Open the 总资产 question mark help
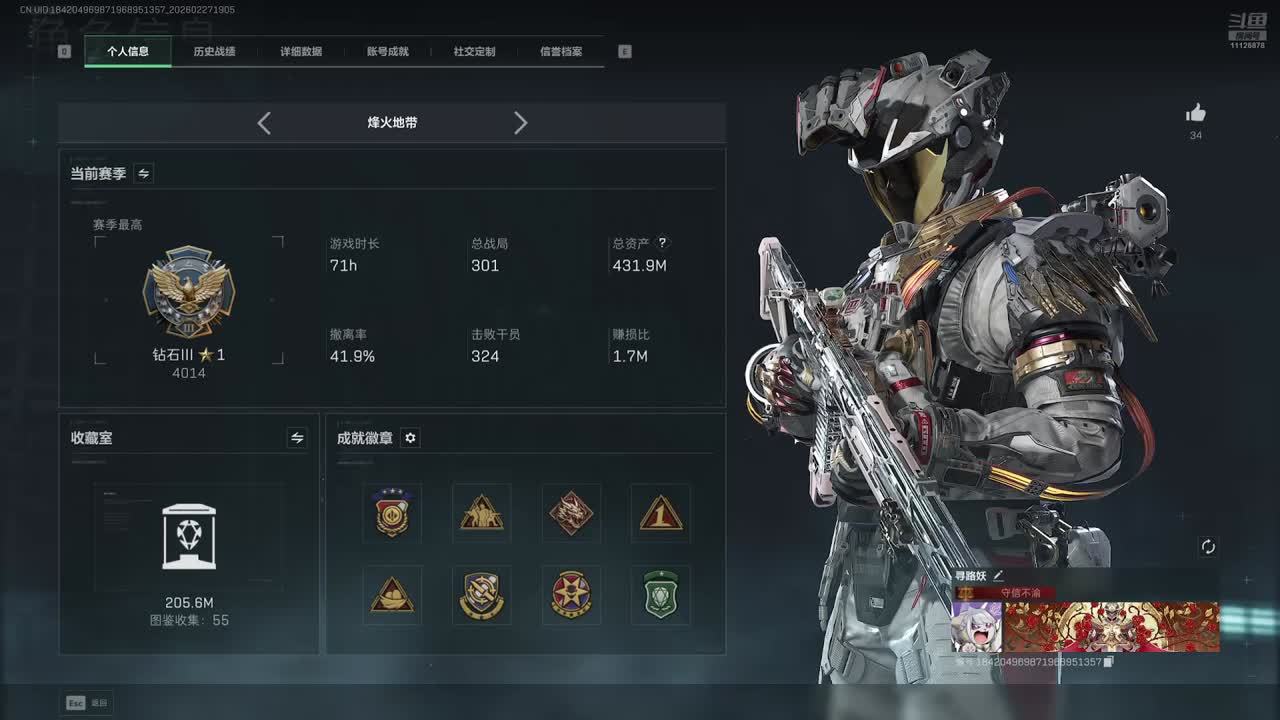Screen dimensions: 1280x720 tap(662, 243)
